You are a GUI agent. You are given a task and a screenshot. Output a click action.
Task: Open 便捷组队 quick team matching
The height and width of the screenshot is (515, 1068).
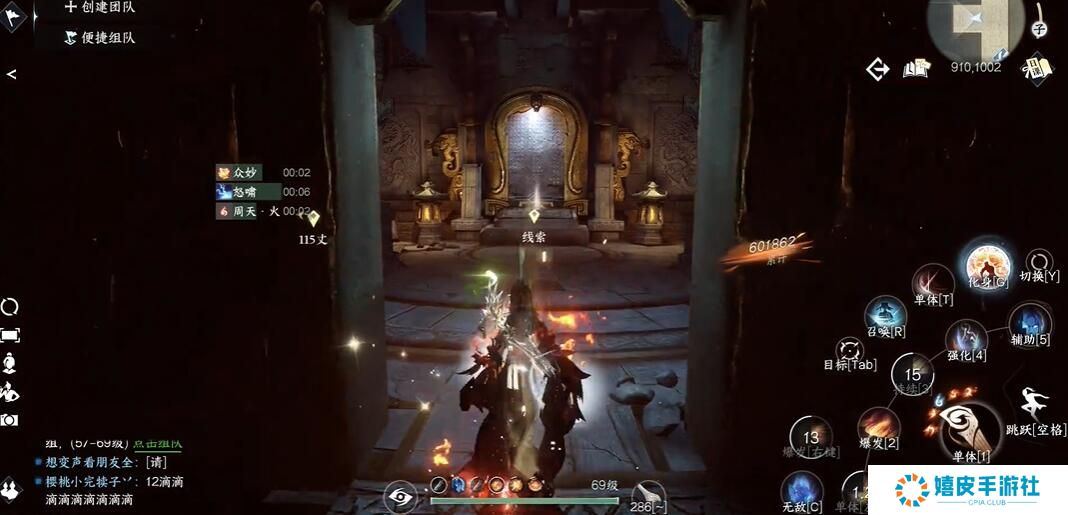pyautogui.click(x=100, y=38)
